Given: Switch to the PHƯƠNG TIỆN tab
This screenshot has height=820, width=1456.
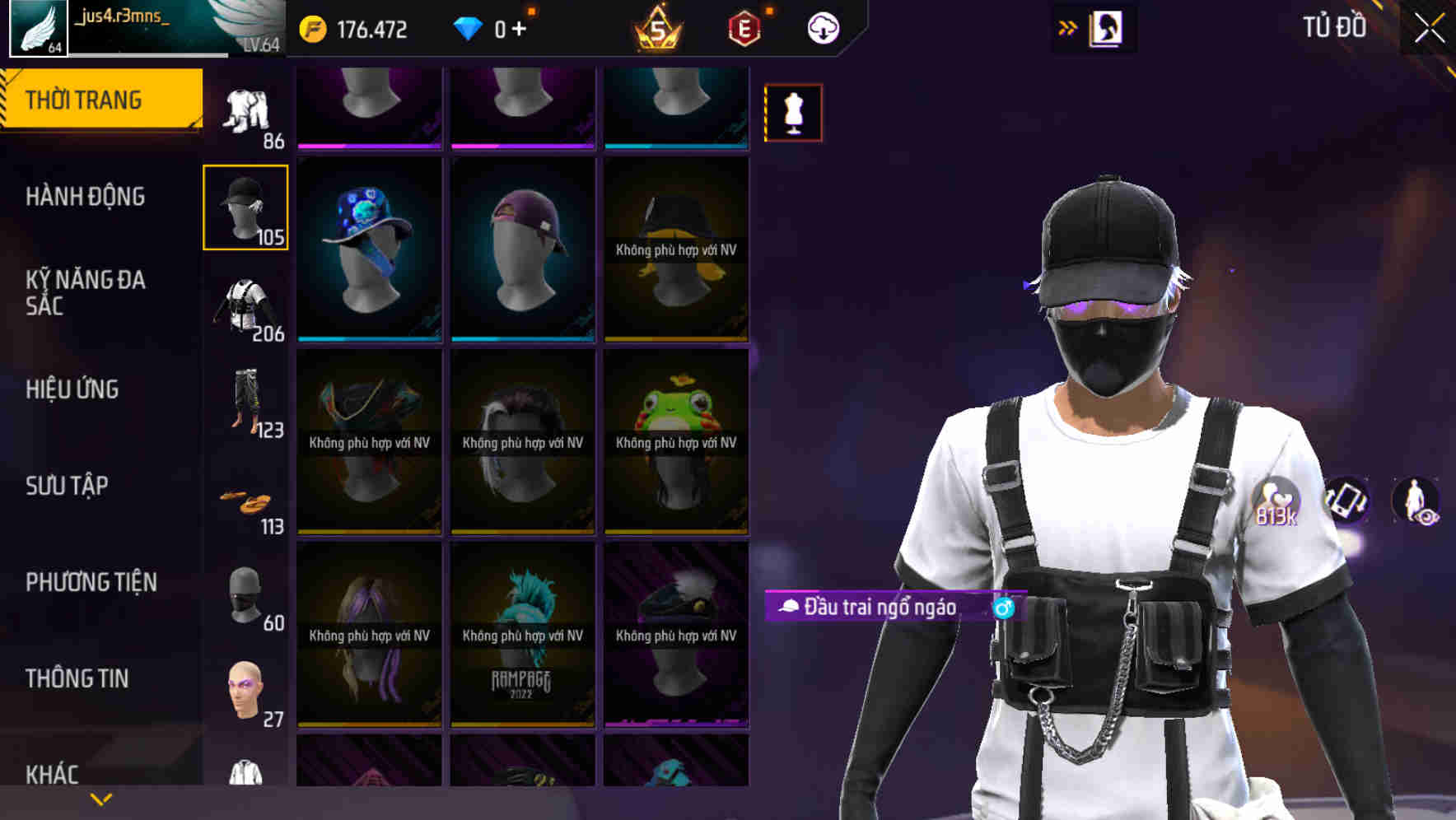Looking at the screenshot, I should pos(91,582).
